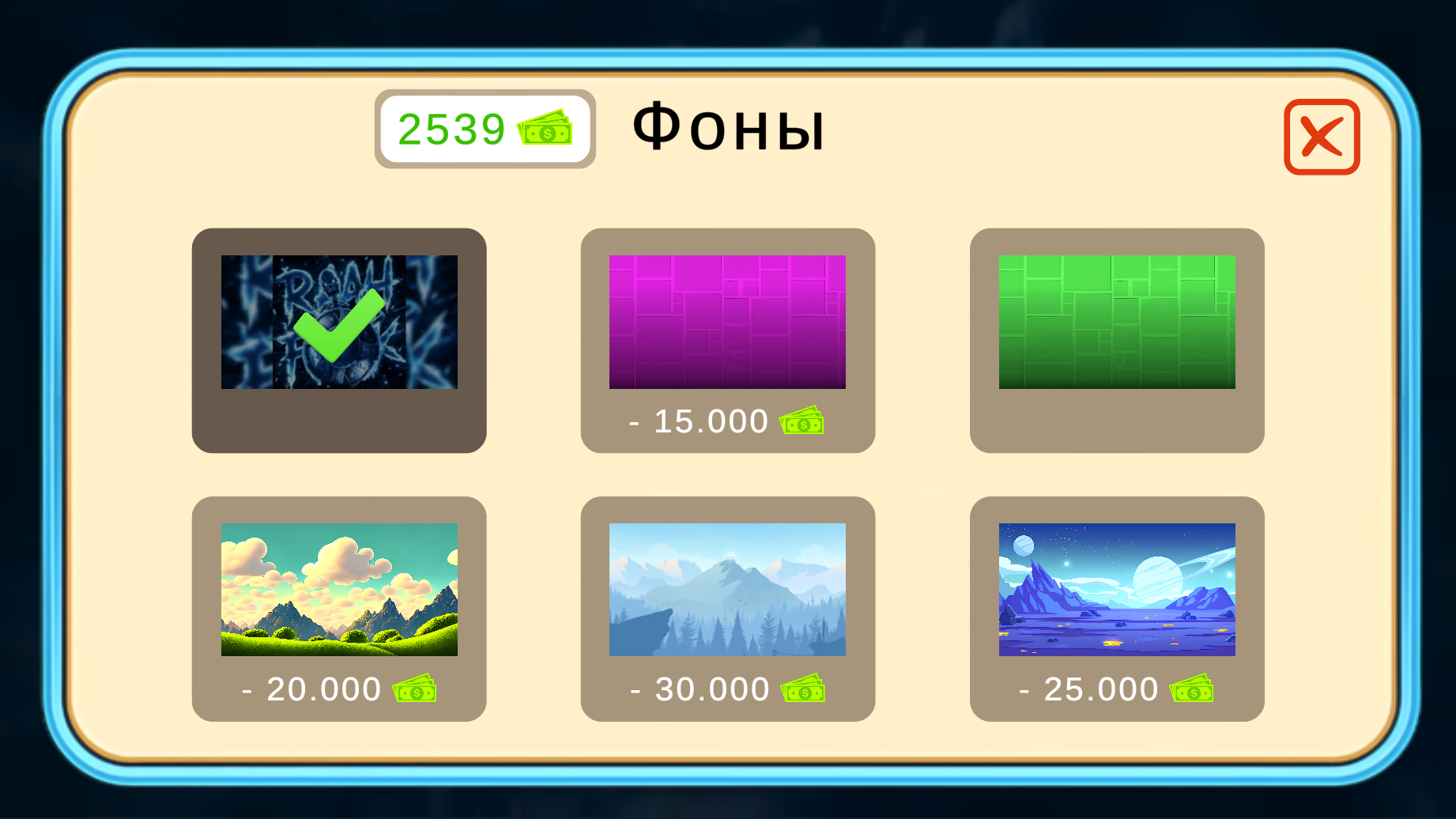The height and width of the screenshot is (819, 1456).
Task: Open the currency balance display showing 2539
Action: 485,130
